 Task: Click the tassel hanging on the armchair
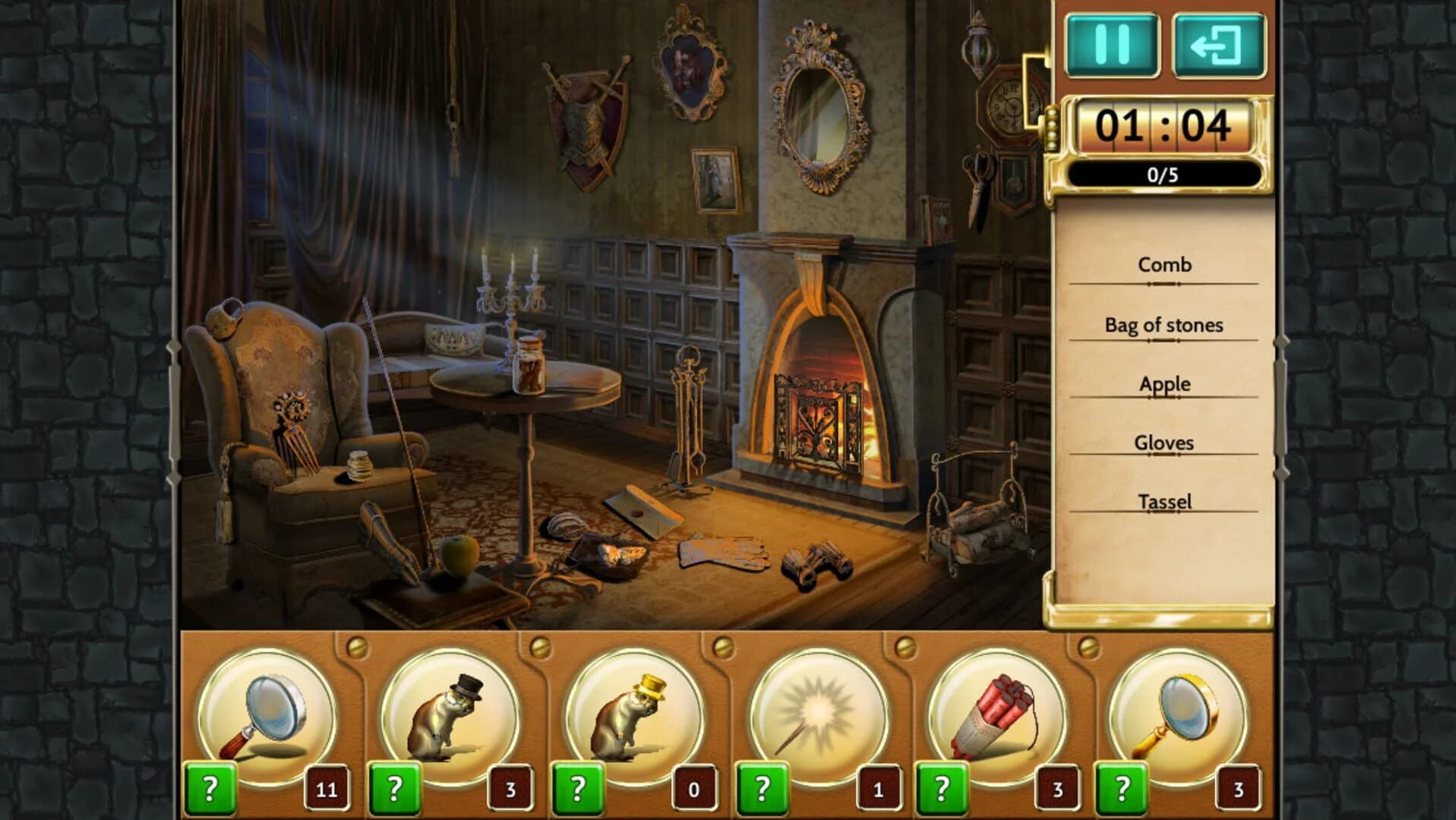click(x=226, y=496)
